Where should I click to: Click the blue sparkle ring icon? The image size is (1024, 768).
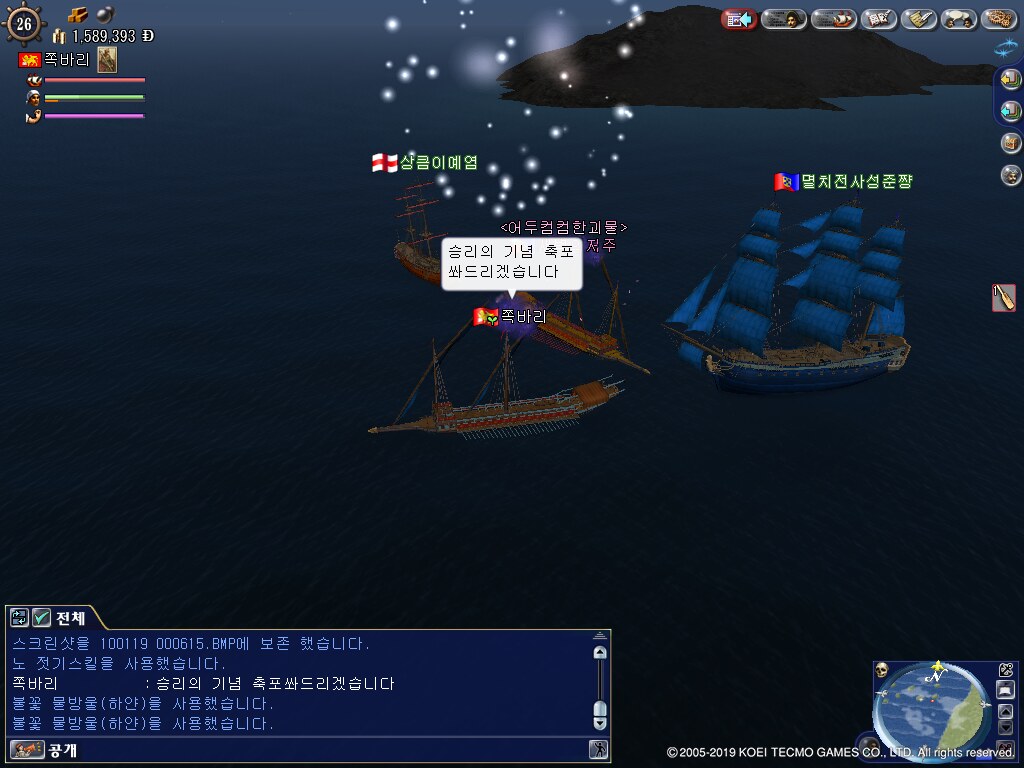pyautogui.click(x=1005, y=47)
